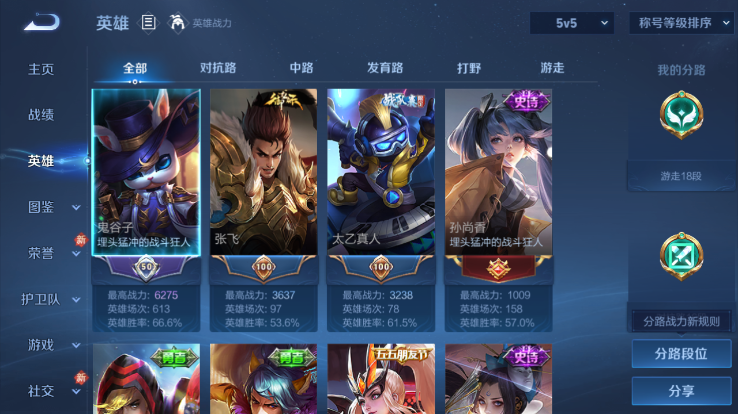This screenshot has width=738, height=414.
Task: Switch to the 打野 tab
Action: pyautogui.click(x=469, y=68)
